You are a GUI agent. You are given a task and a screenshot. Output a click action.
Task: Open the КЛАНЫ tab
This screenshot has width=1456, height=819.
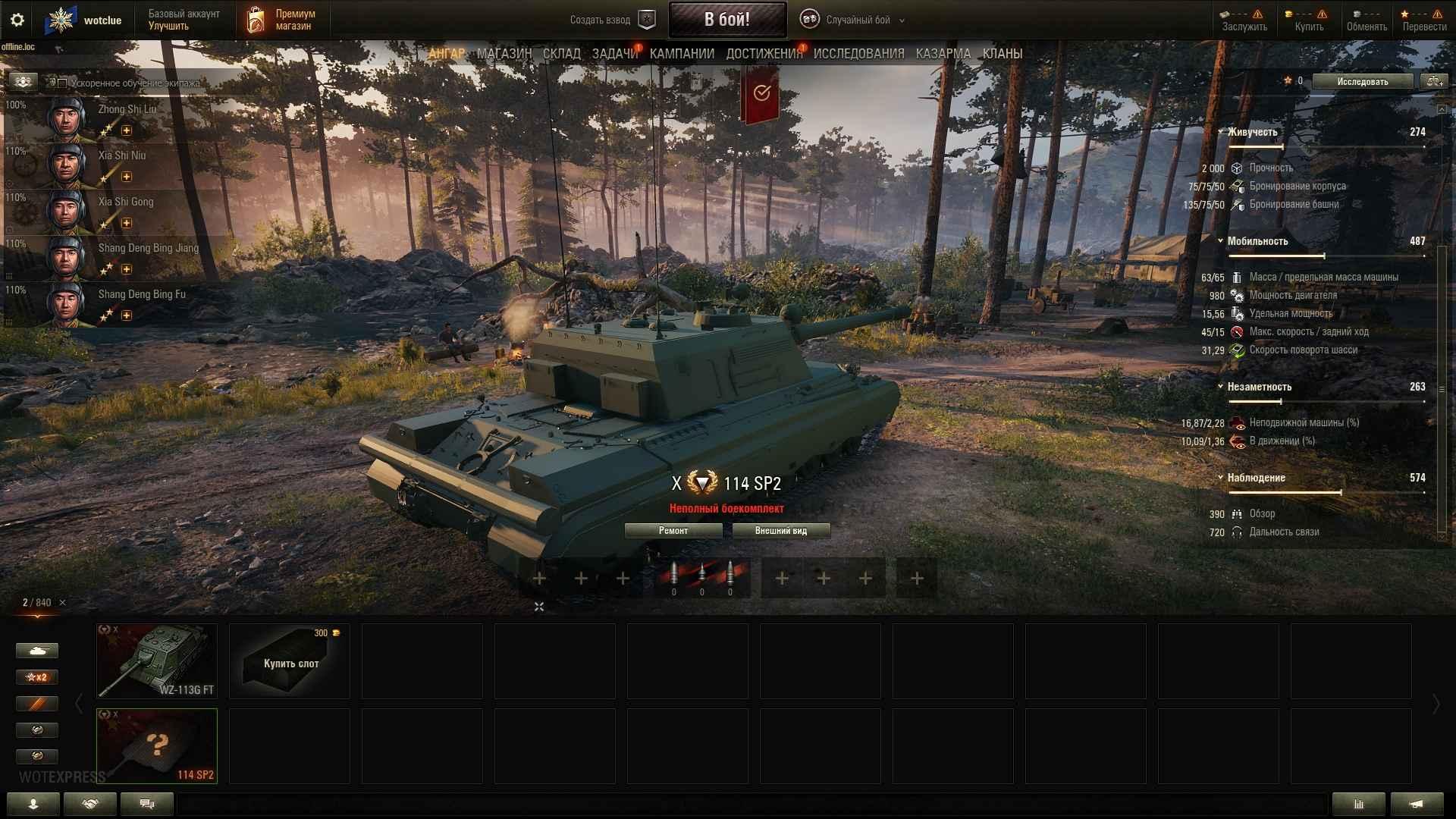[1002, 54]
